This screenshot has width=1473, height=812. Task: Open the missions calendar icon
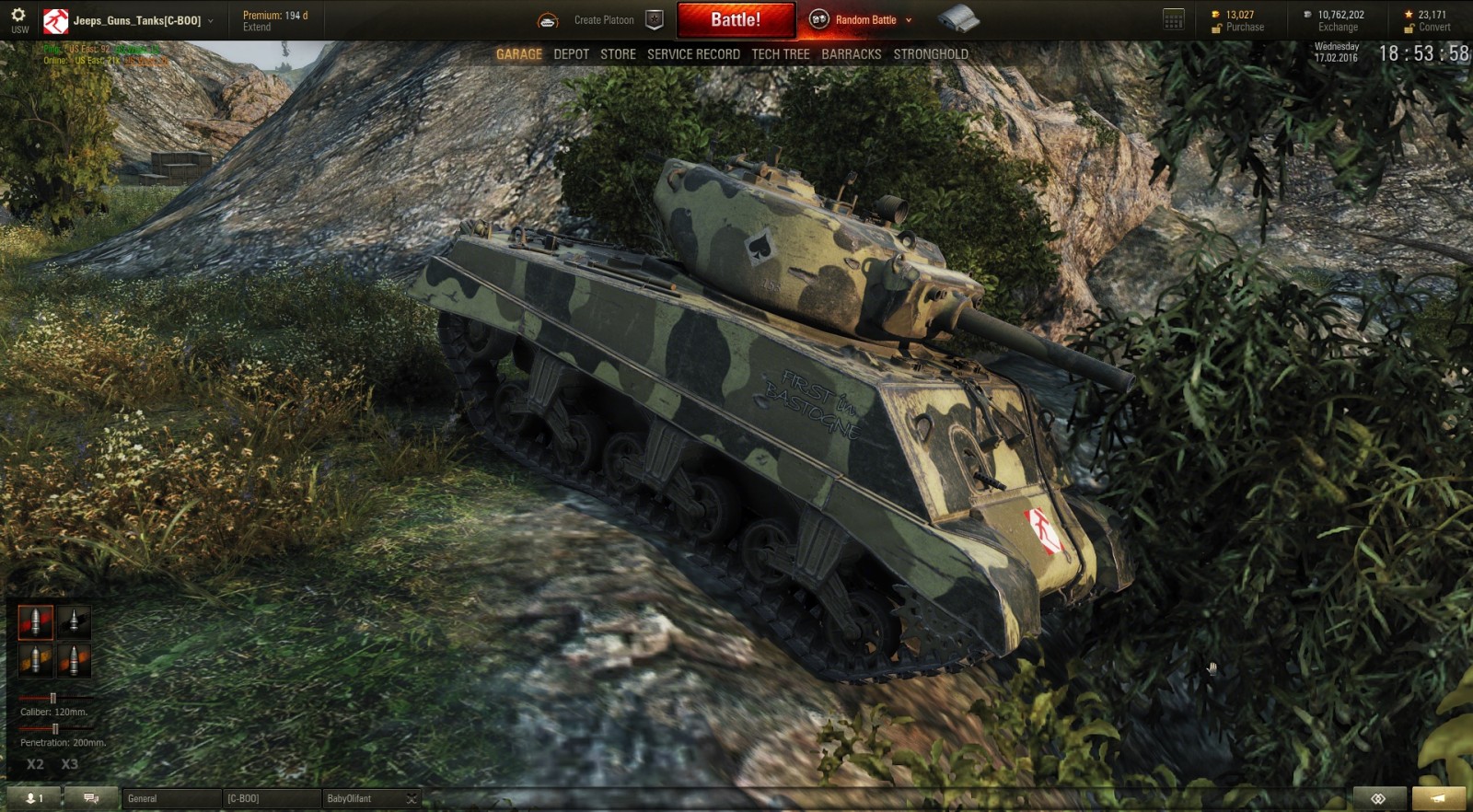[1173, 18]
